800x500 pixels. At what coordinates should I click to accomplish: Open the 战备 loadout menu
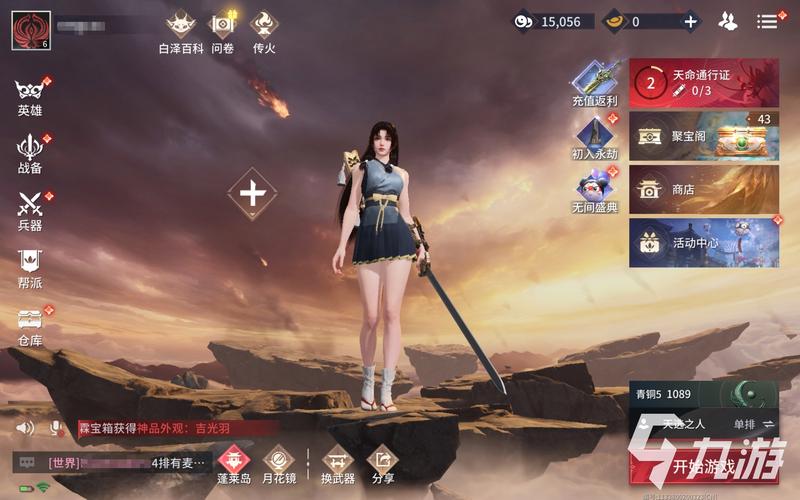click(x=30, y=153)
